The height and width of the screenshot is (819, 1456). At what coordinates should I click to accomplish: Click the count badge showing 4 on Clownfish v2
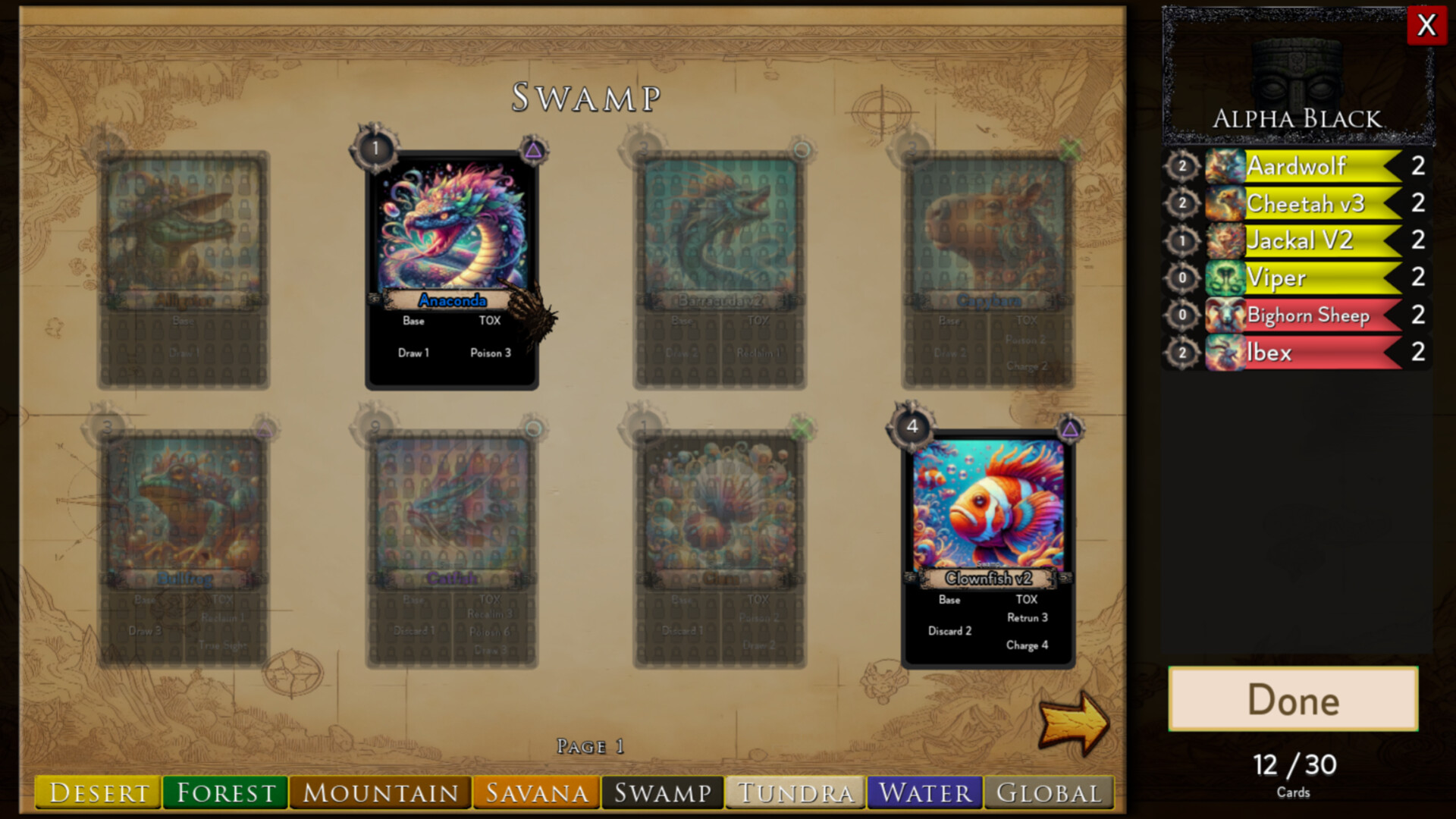tap(911, 428)
